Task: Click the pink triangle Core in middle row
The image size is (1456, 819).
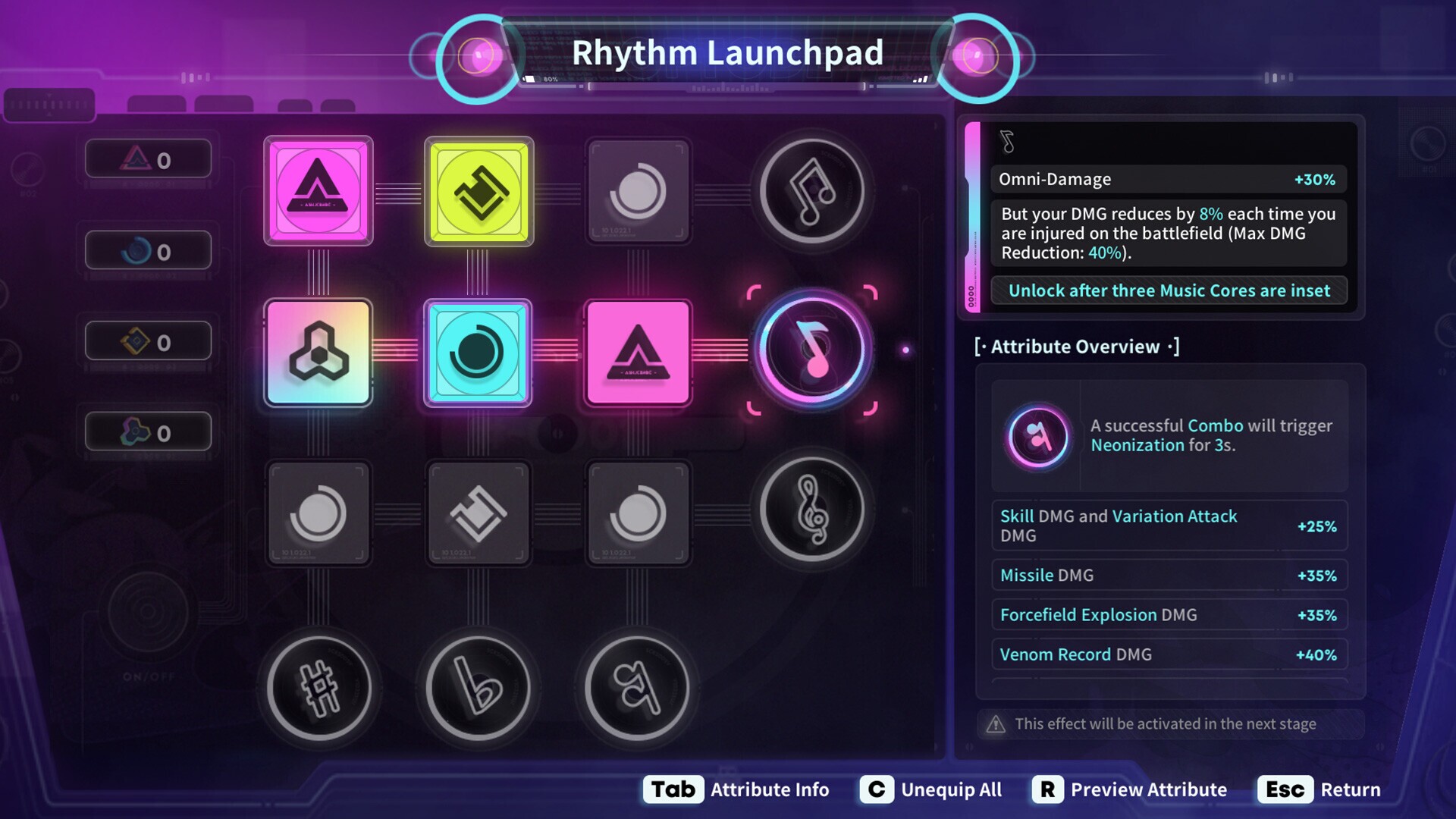Action: (x=638, y=353)
